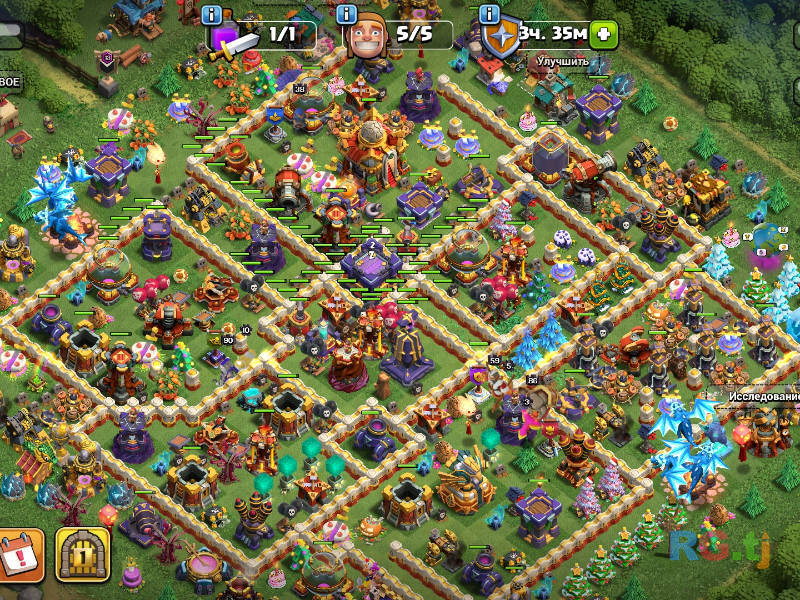The image size is (800, 600).
Task: Open the "Исследование" research label
Action: coord(764,396)
